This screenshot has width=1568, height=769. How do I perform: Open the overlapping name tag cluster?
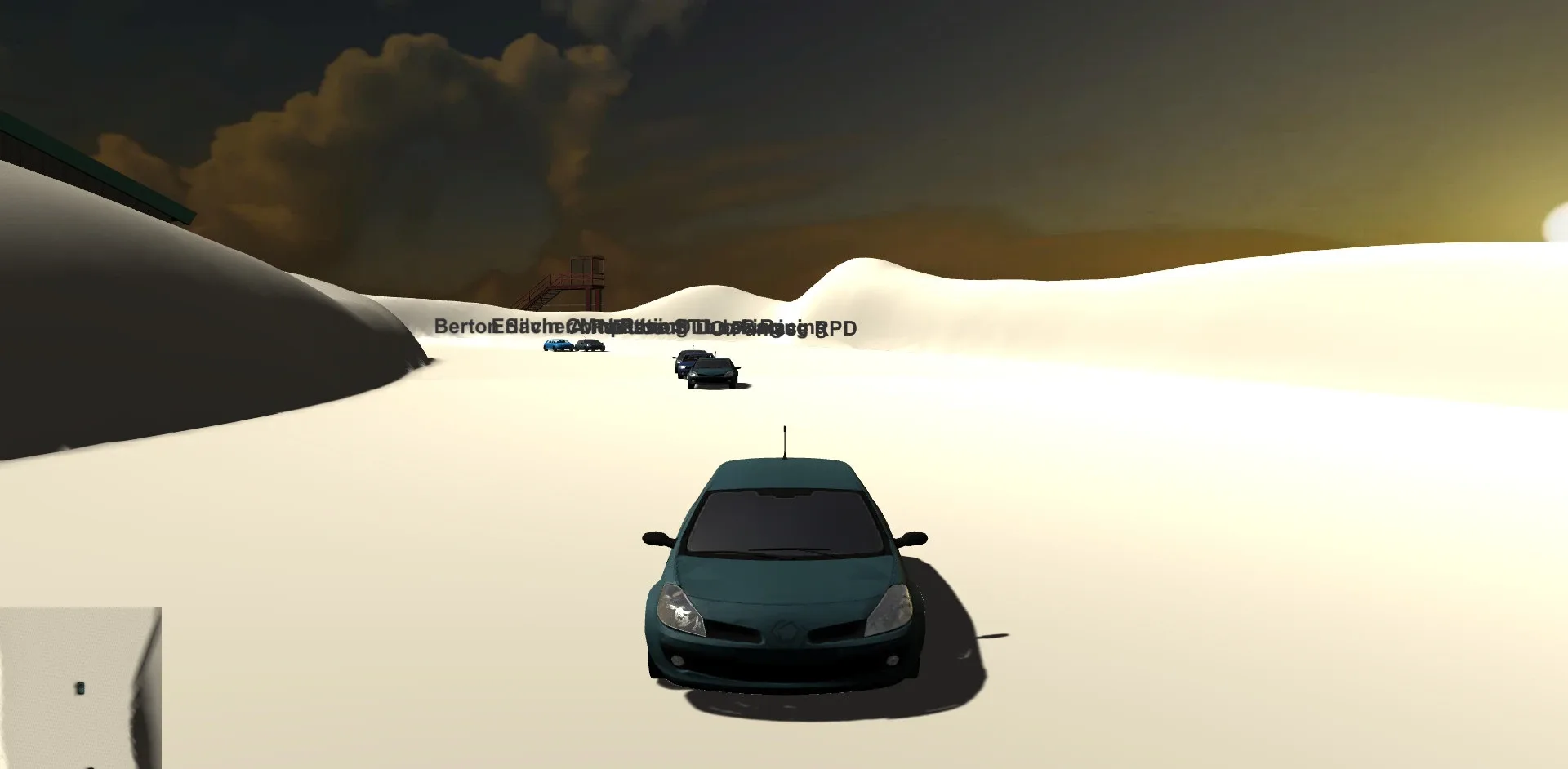(645, 328)
